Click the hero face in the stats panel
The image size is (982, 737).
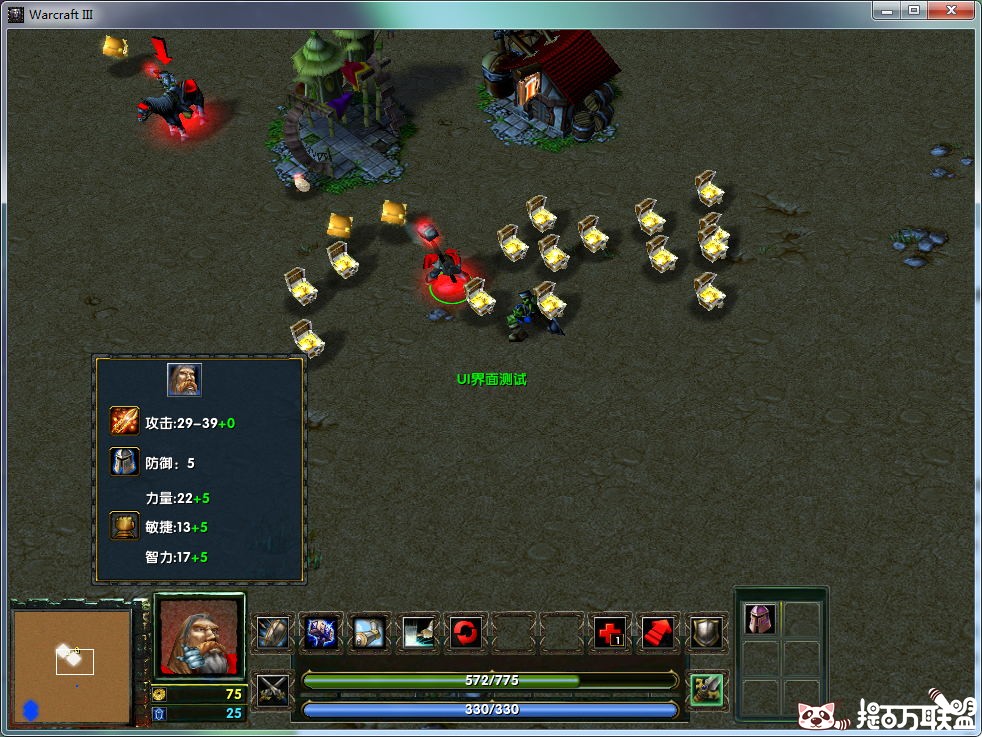184,380
